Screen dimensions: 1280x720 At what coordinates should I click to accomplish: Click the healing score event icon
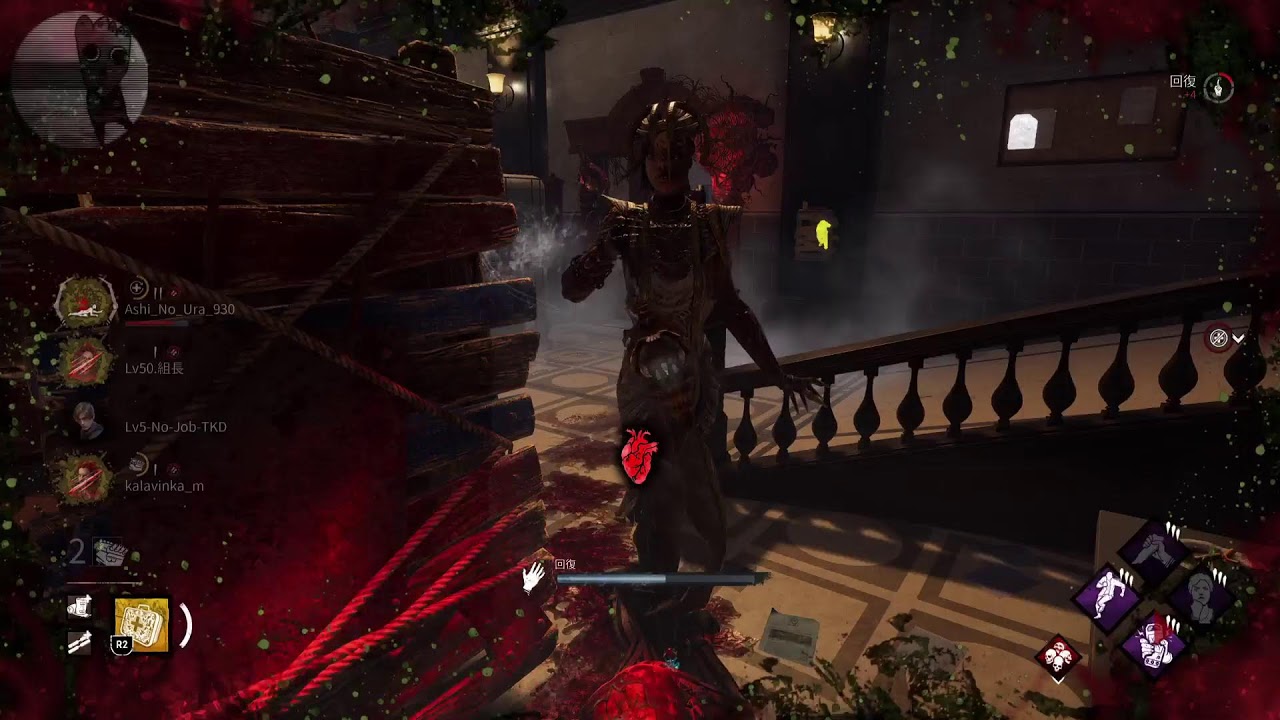point(1218,88)
